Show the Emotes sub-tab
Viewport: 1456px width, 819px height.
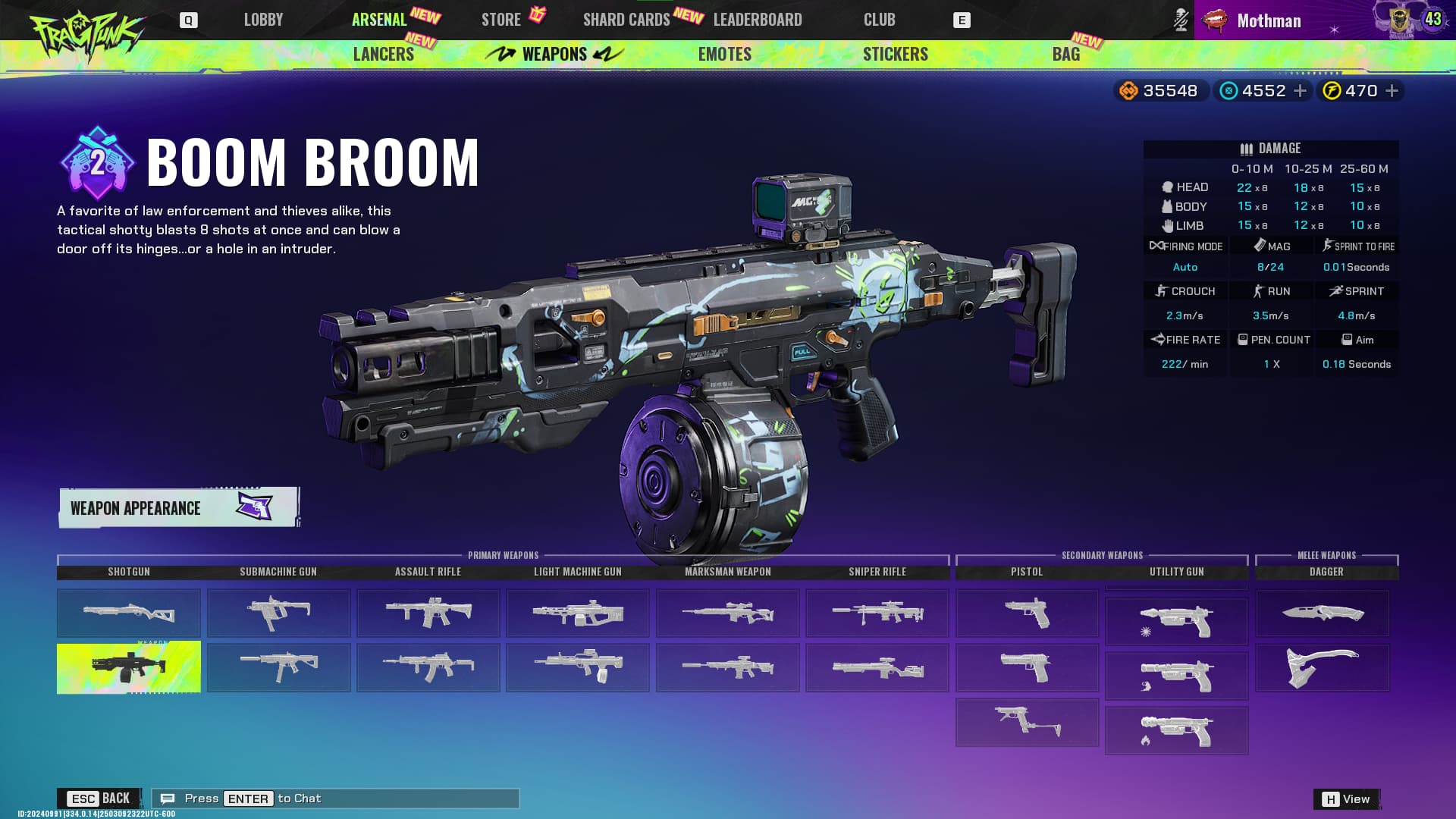(724, 55)
